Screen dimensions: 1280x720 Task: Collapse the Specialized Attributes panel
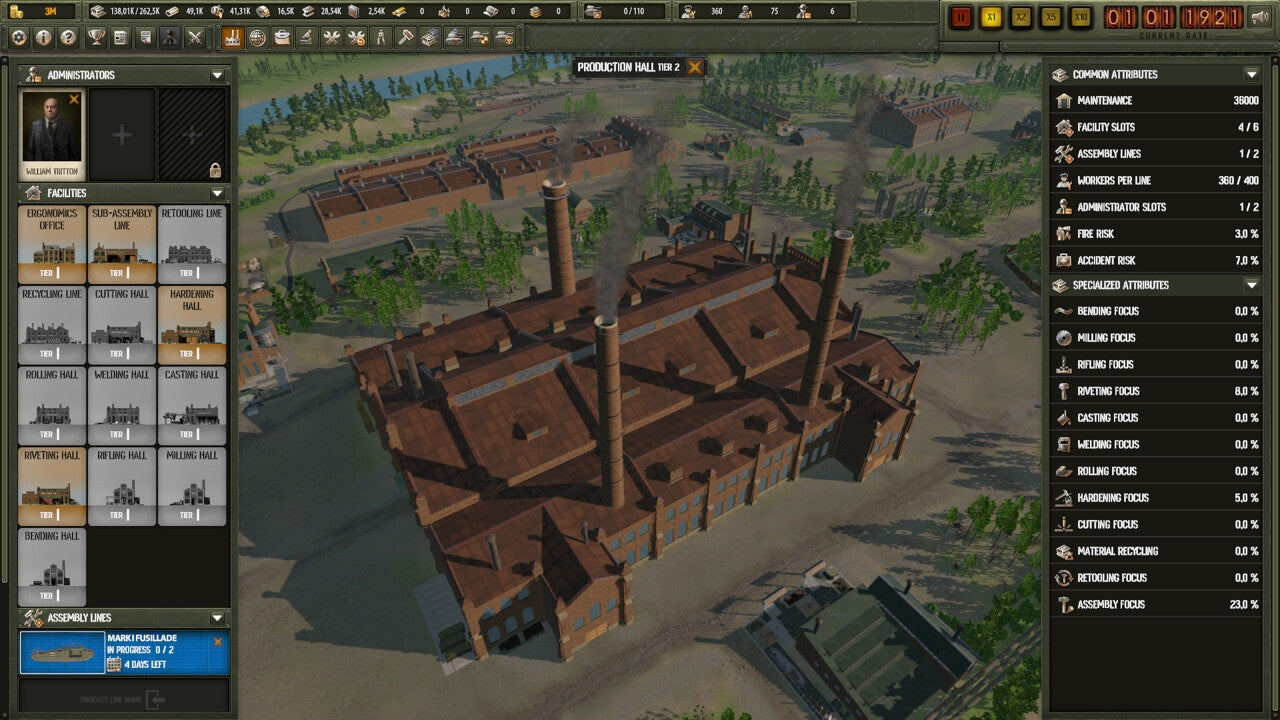coord(1251,285)
